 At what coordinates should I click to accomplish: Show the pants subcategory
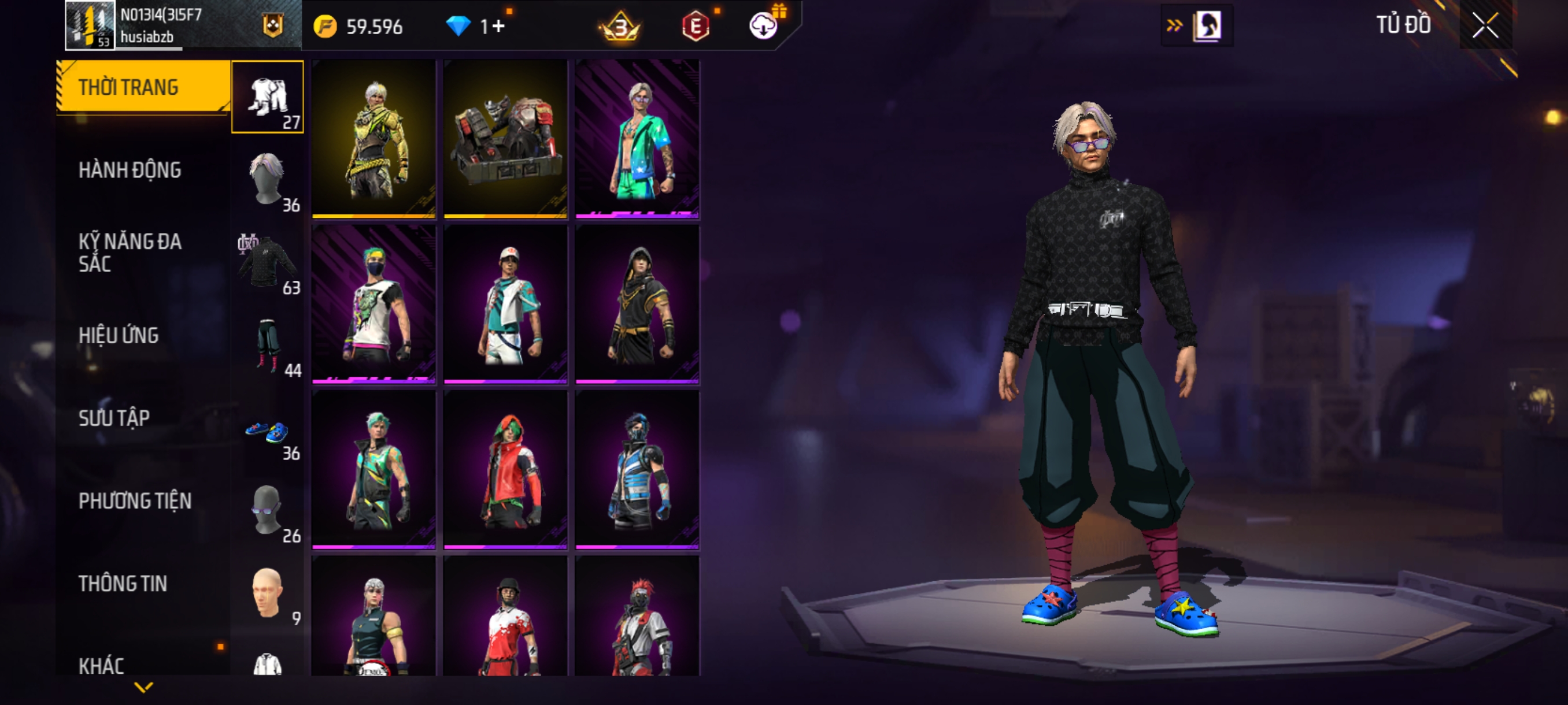(267, 345)
